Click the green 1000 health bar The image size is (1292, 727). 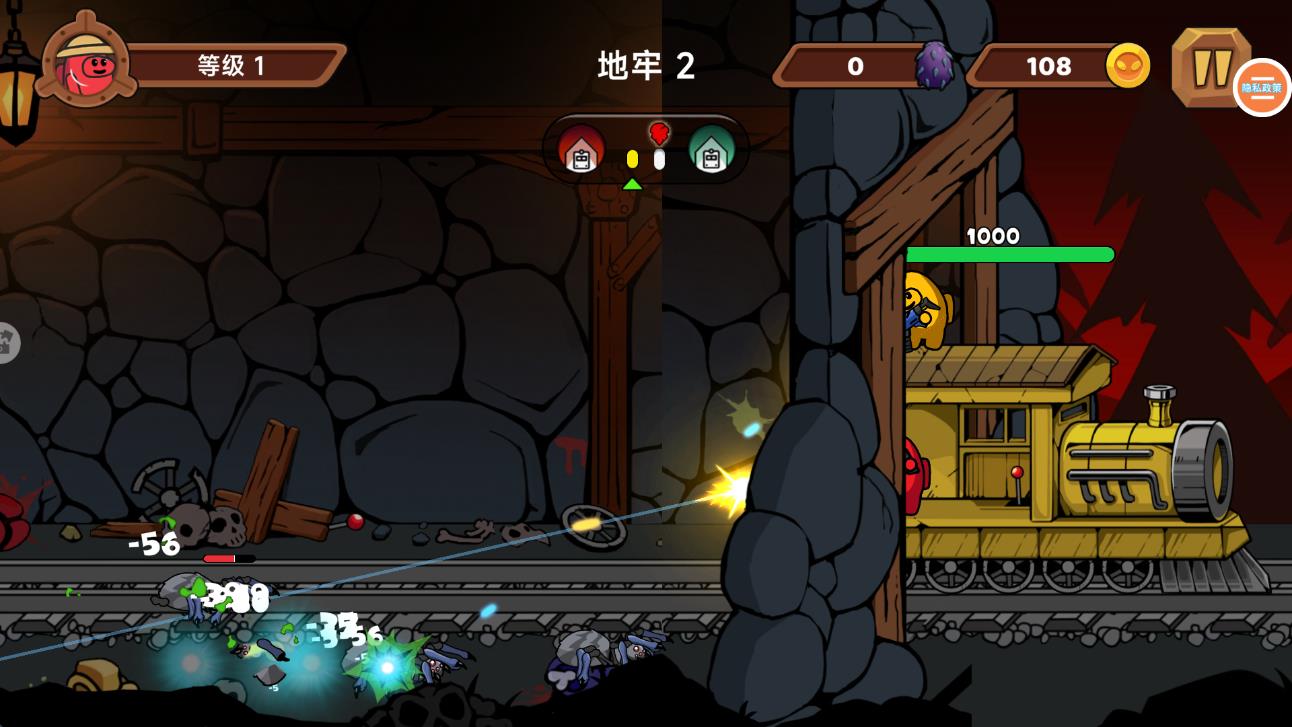point(1010,254)
